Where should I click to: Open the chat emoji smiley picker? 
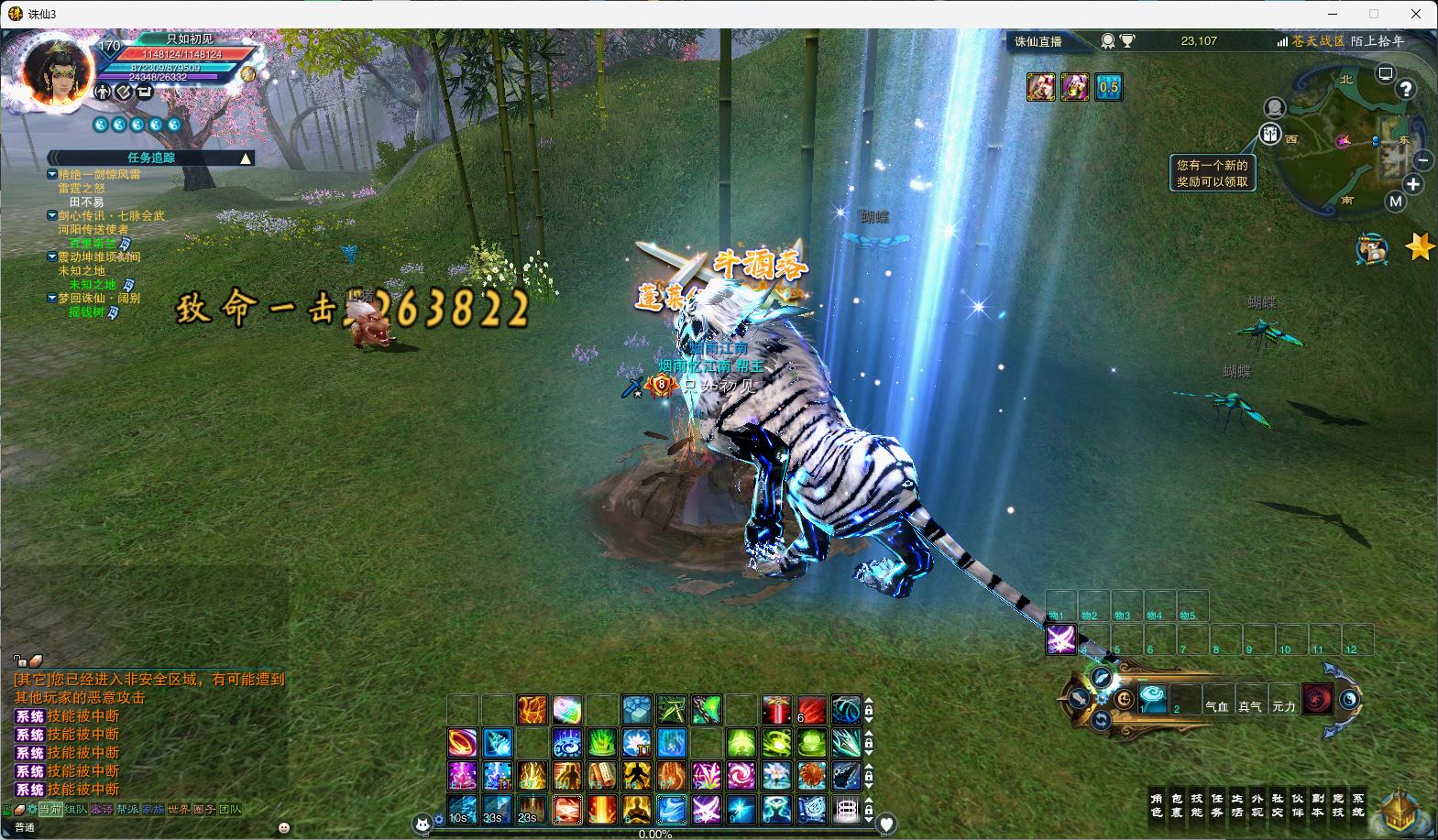284,827
